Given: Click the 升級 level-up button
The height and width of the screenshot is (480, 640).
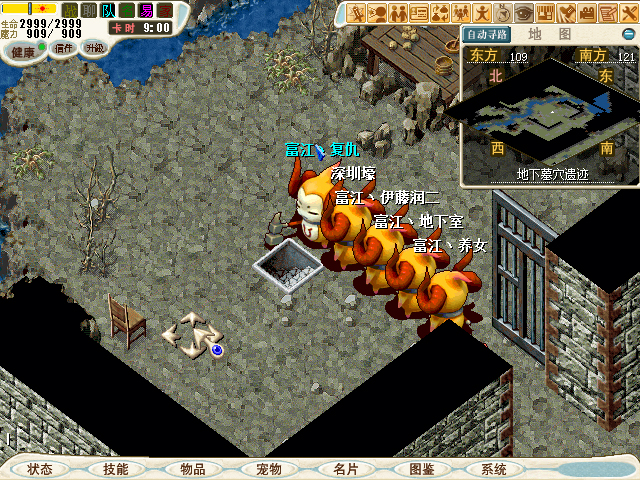Looking at the screenshot, I should pyautogui.click(x=94, y=48).
